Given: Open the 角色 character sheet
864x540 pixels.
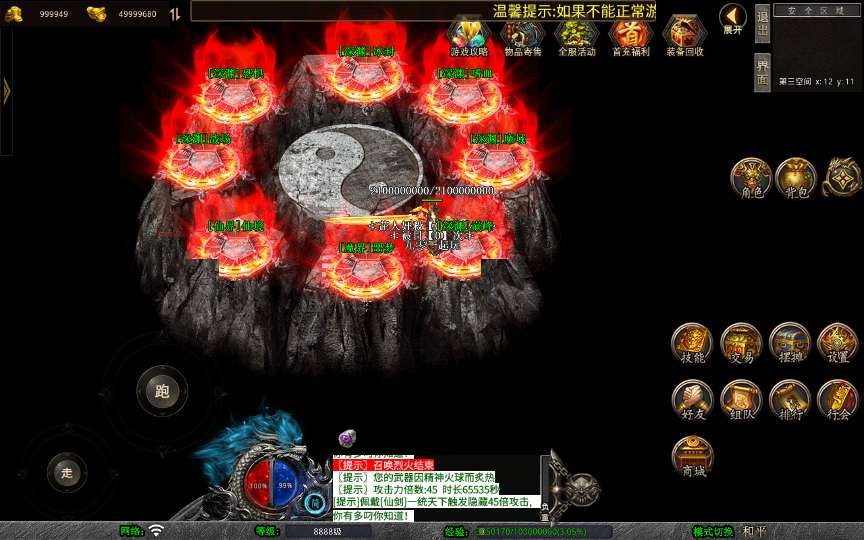Looking at the screenshot, I should (x=750, y=177).
